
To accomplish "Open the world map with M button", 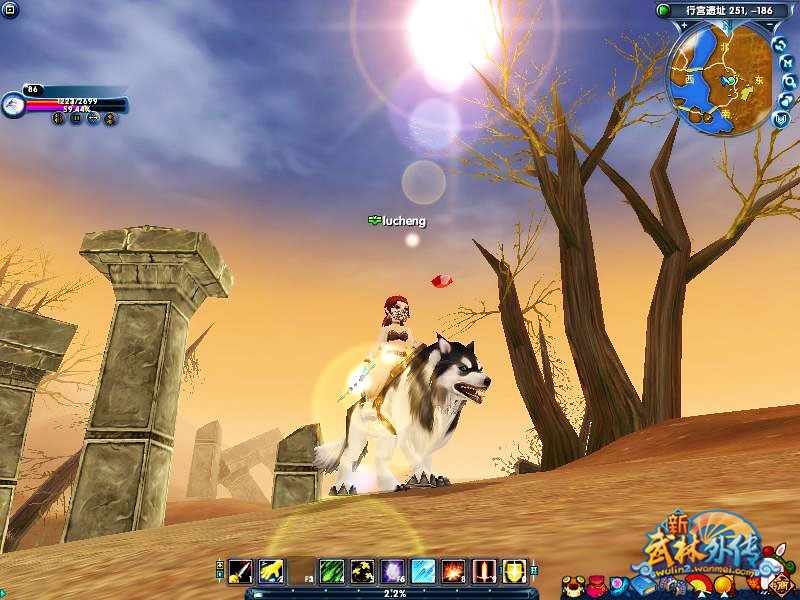I will [x=787, y=62].
